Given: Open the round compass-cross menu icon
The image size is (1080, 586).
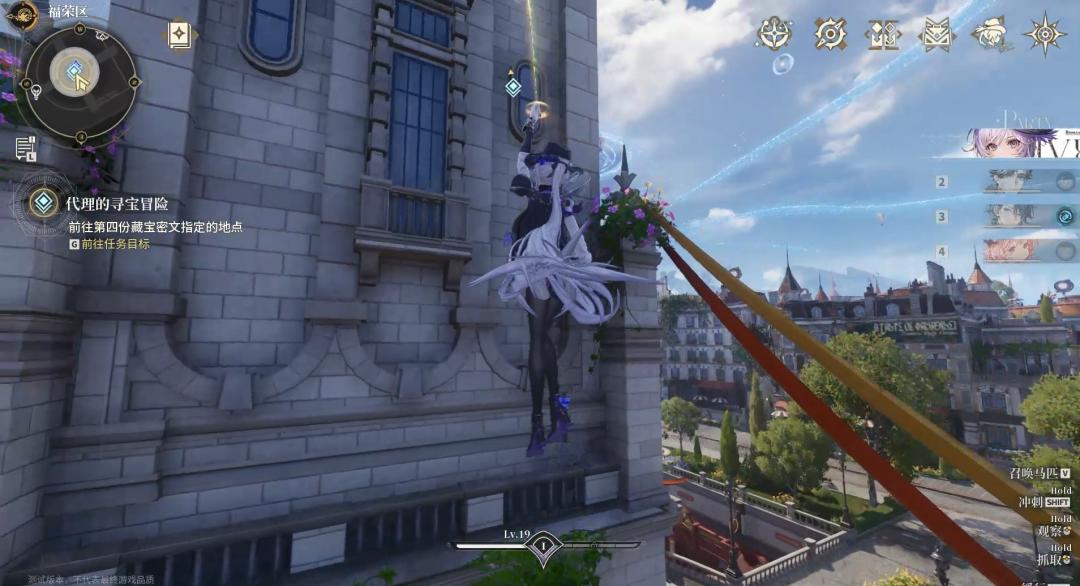Looking at the screenshot, I should (x=774, y=34).
